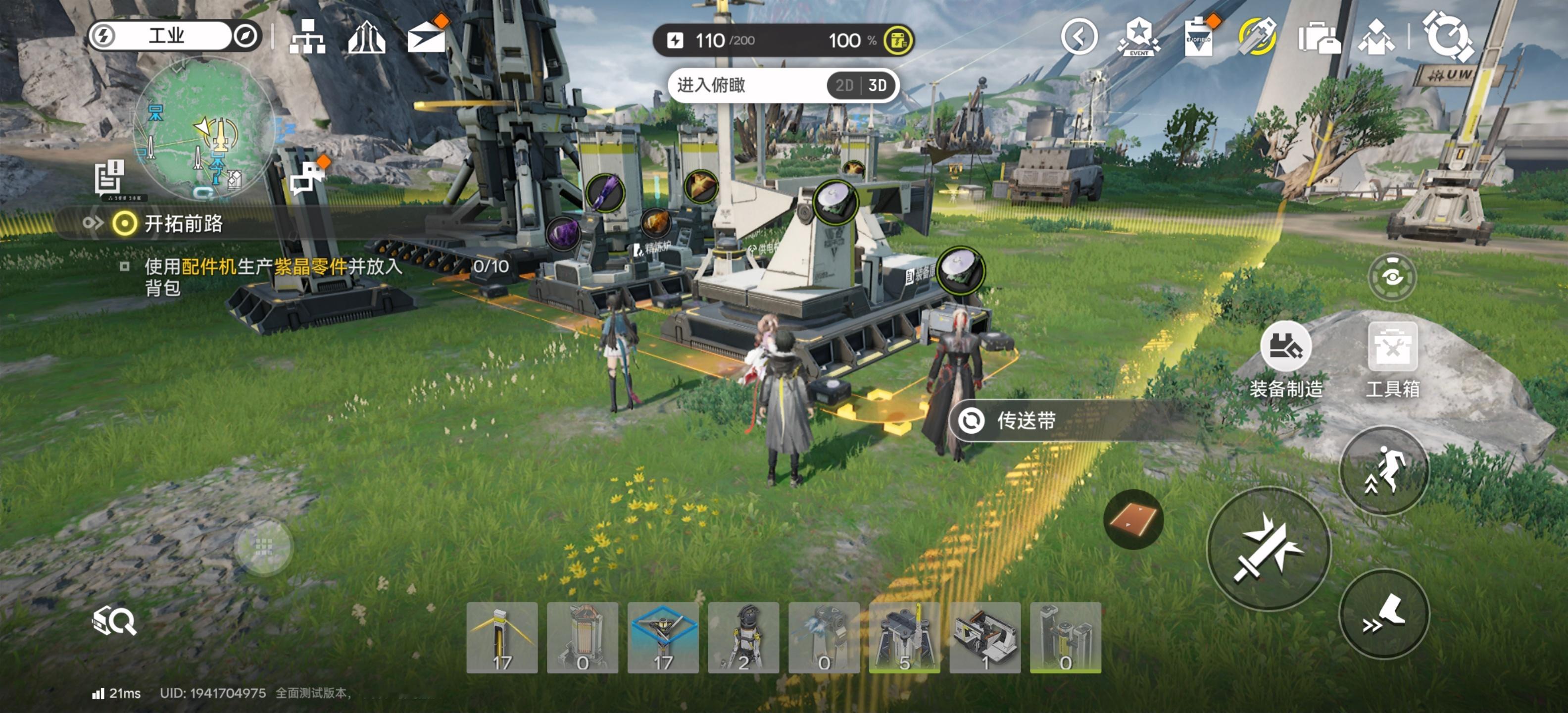
Task: Open the tech tree hierarchy icon
Action: pyautogui.click(x=307, y=38)
